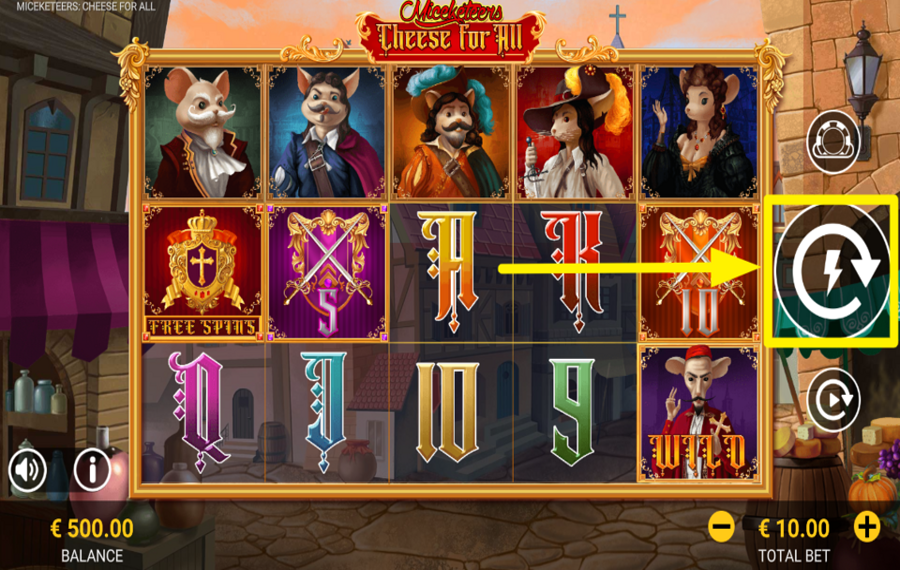Click the round button above the spin button
The height and width of the screenshot is (570, 900).
tap(833, 143)
